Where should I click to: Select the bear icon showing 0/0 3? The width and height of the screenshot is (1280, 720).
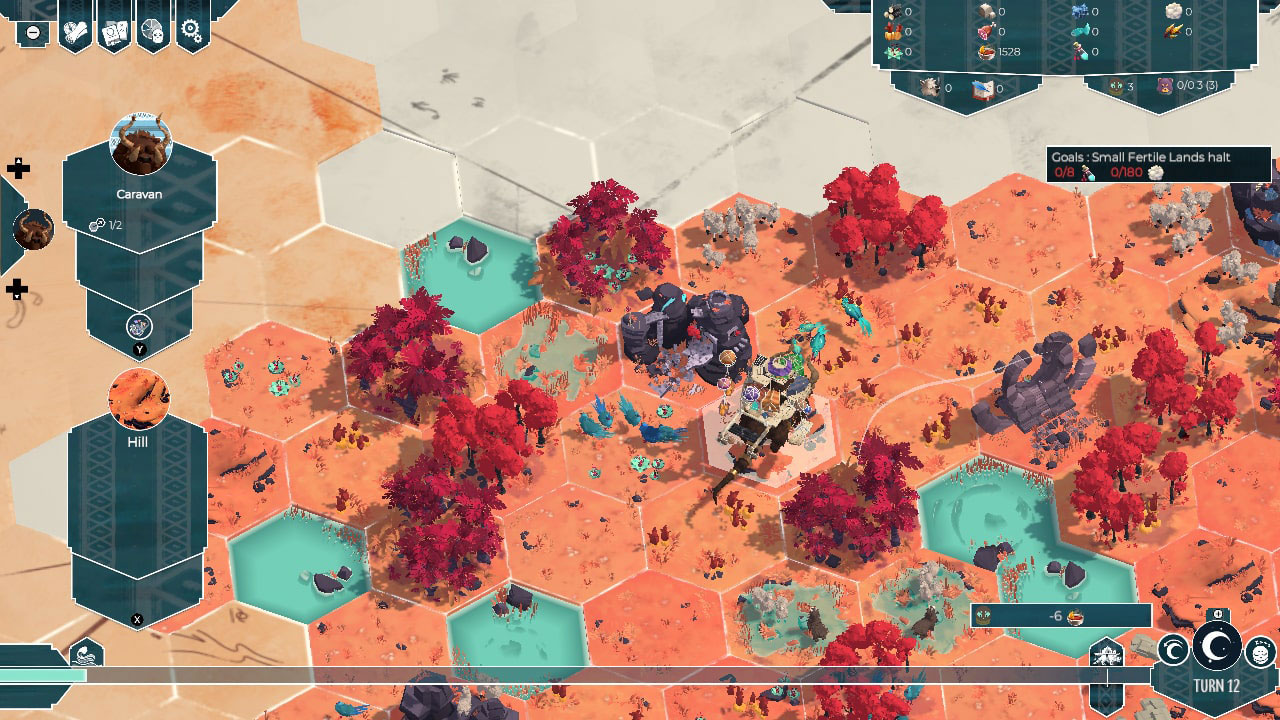point(1165,87)
